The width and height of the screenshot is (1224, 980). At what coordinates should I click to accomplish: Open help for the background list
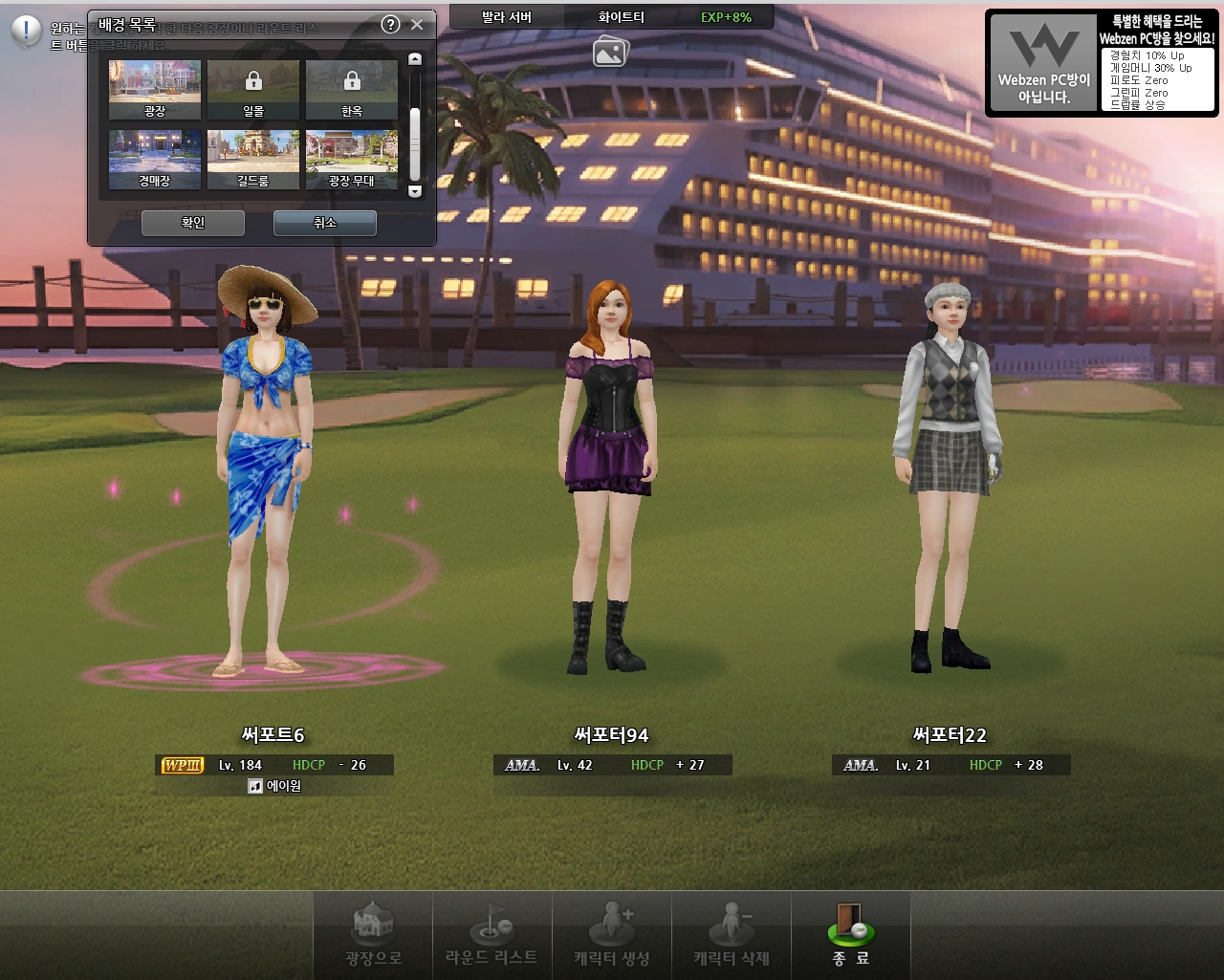(x=390, y=25)
